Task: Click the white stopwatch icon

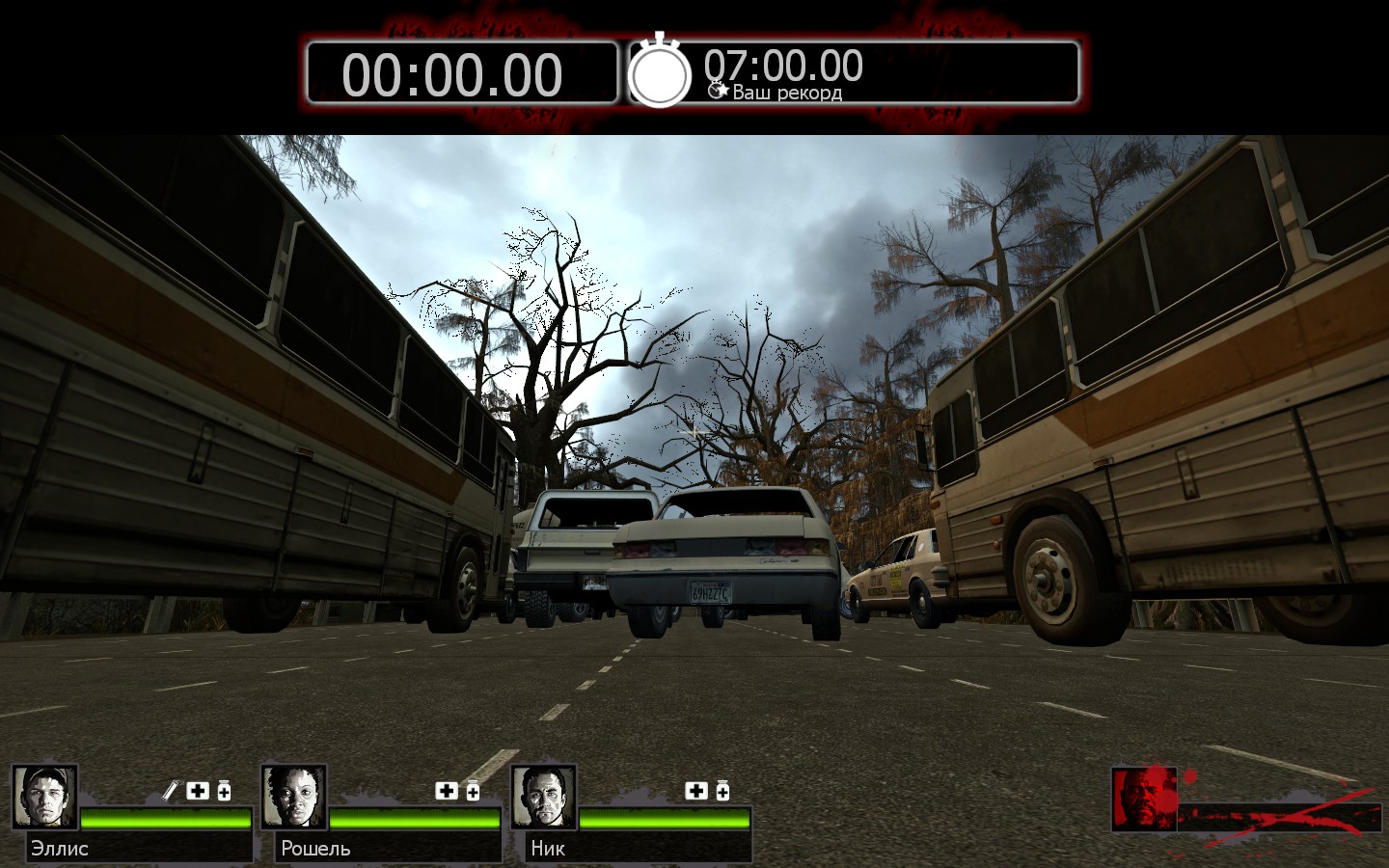Action: pos(660,71)
